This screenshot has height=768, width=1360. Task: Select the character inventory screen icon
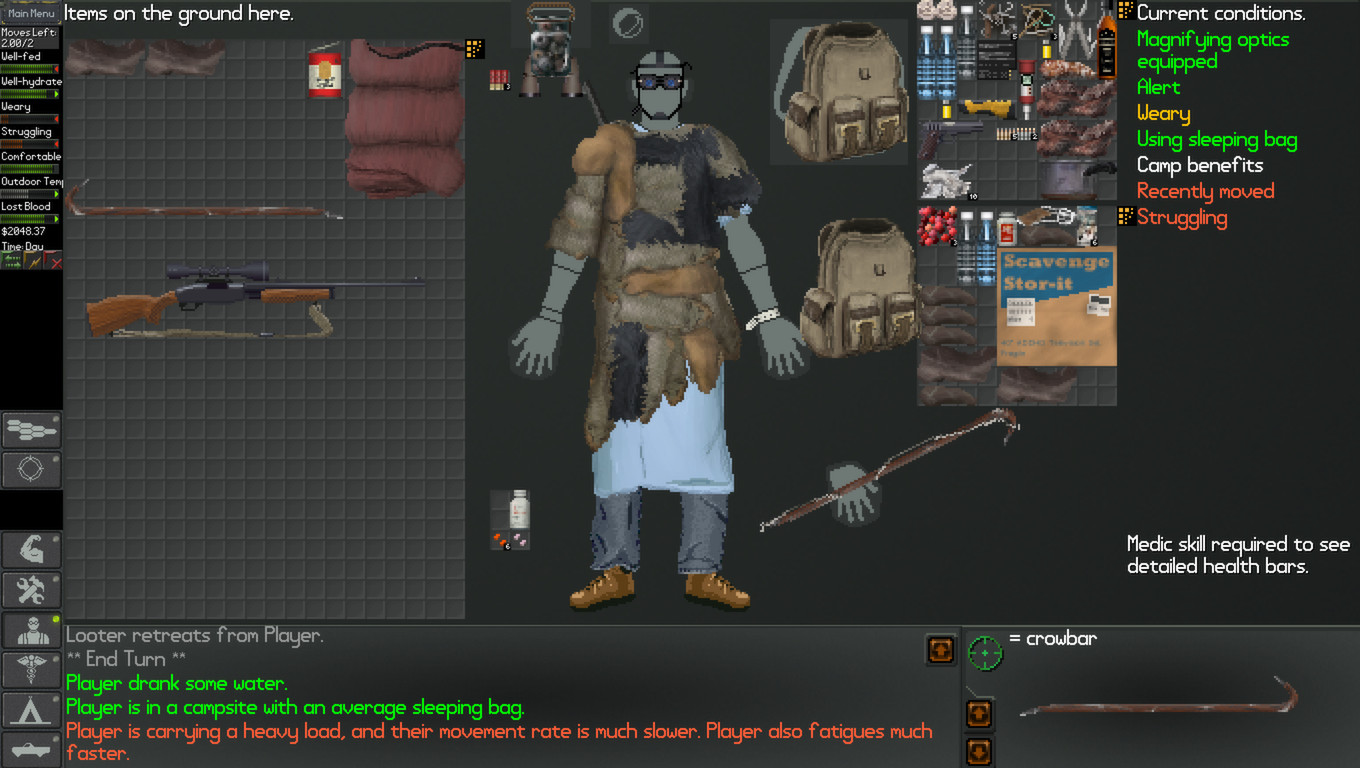point(31,630)
